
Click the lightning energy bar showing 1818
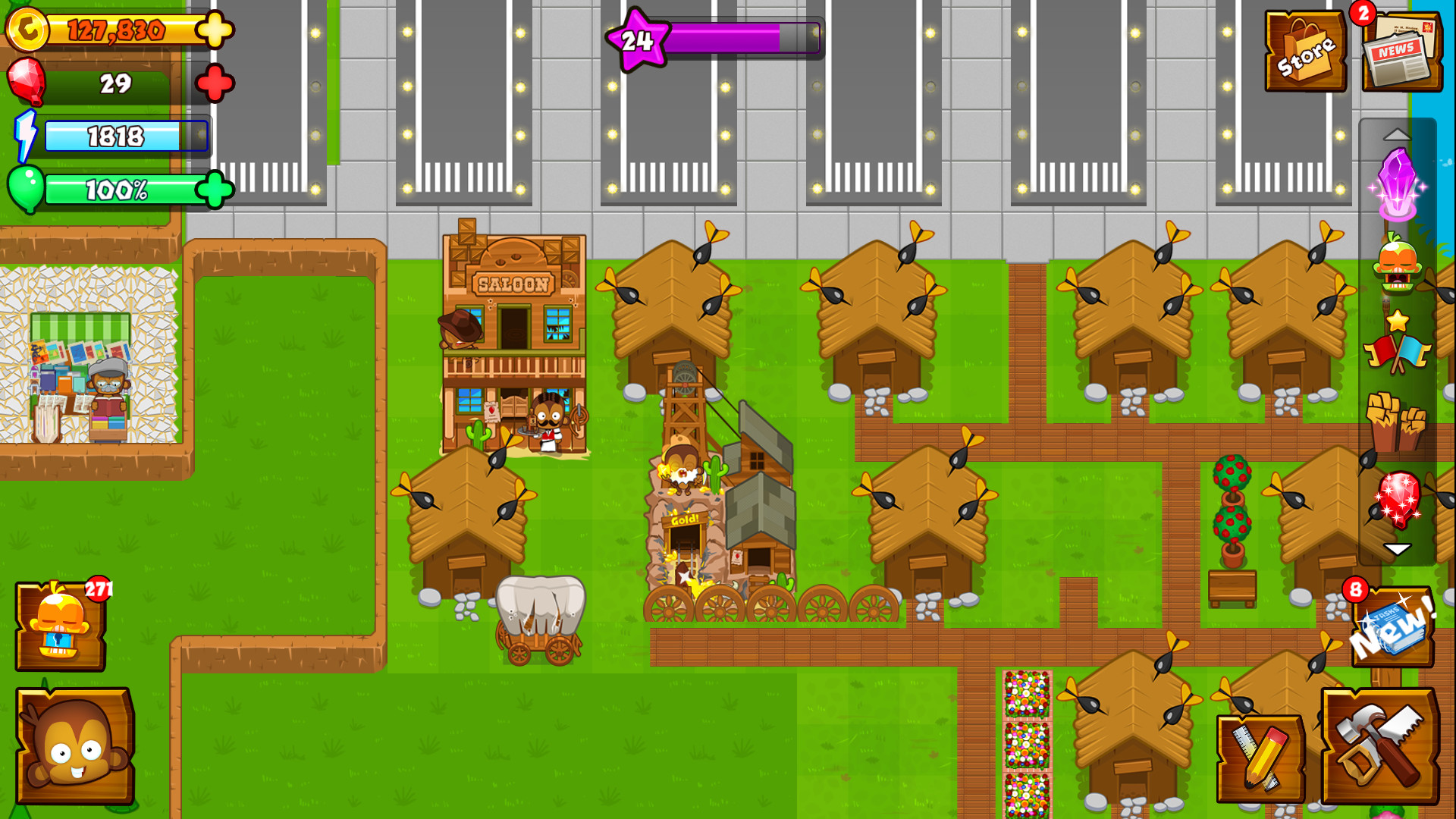125,135
